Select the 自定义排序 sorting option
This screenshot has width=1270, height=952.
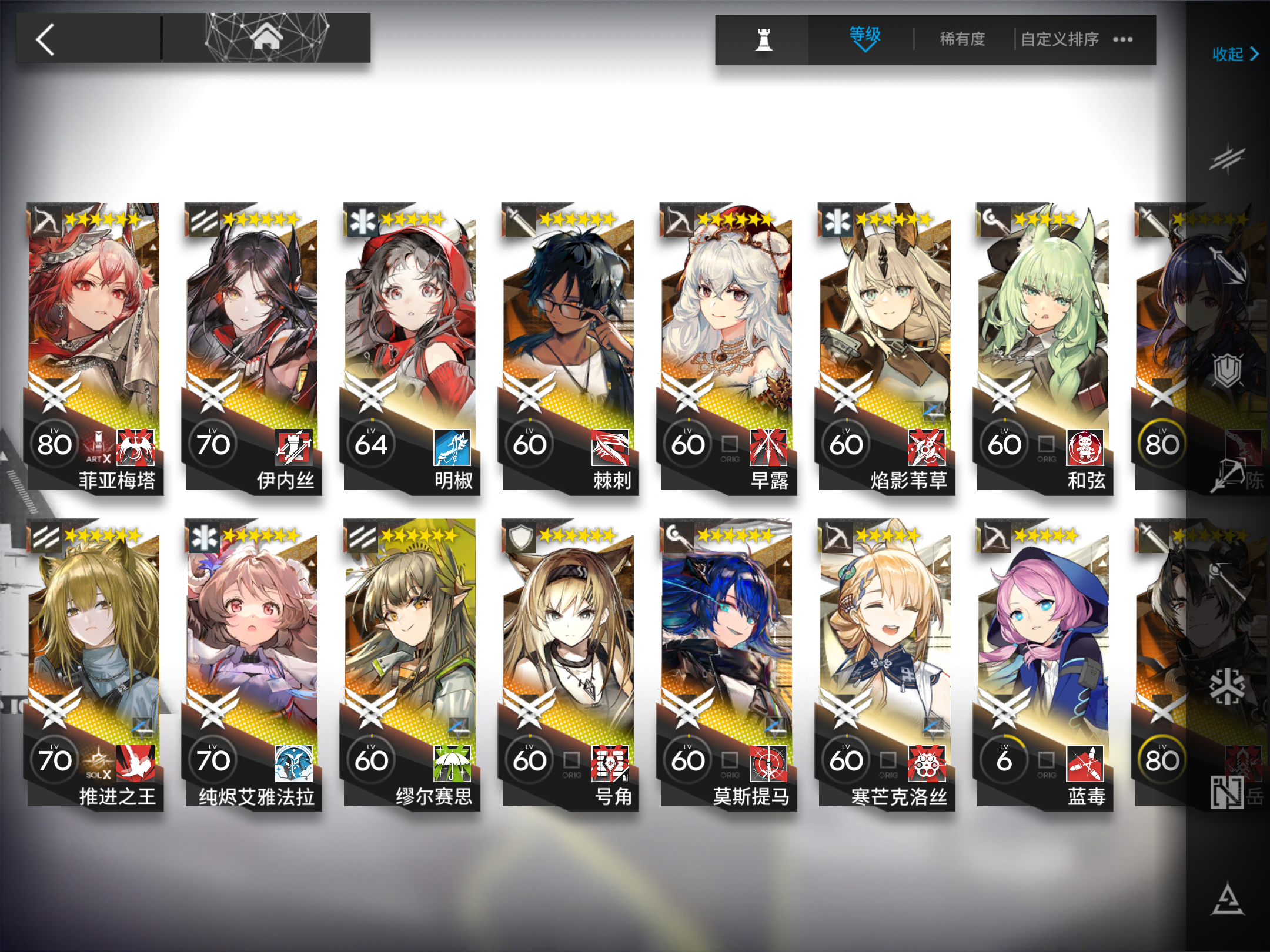1060,39
